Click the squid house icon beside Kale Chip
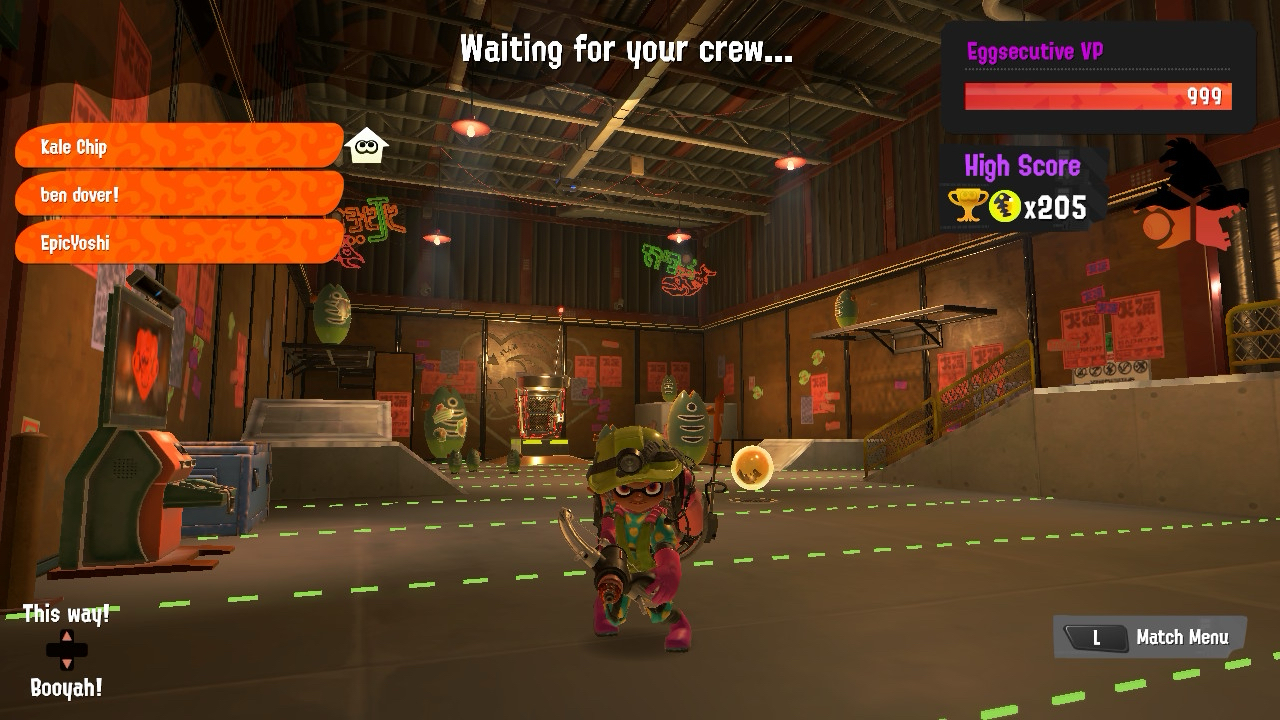The width and height of the screenshot is (1280, 720). click(x=366, y=146)
